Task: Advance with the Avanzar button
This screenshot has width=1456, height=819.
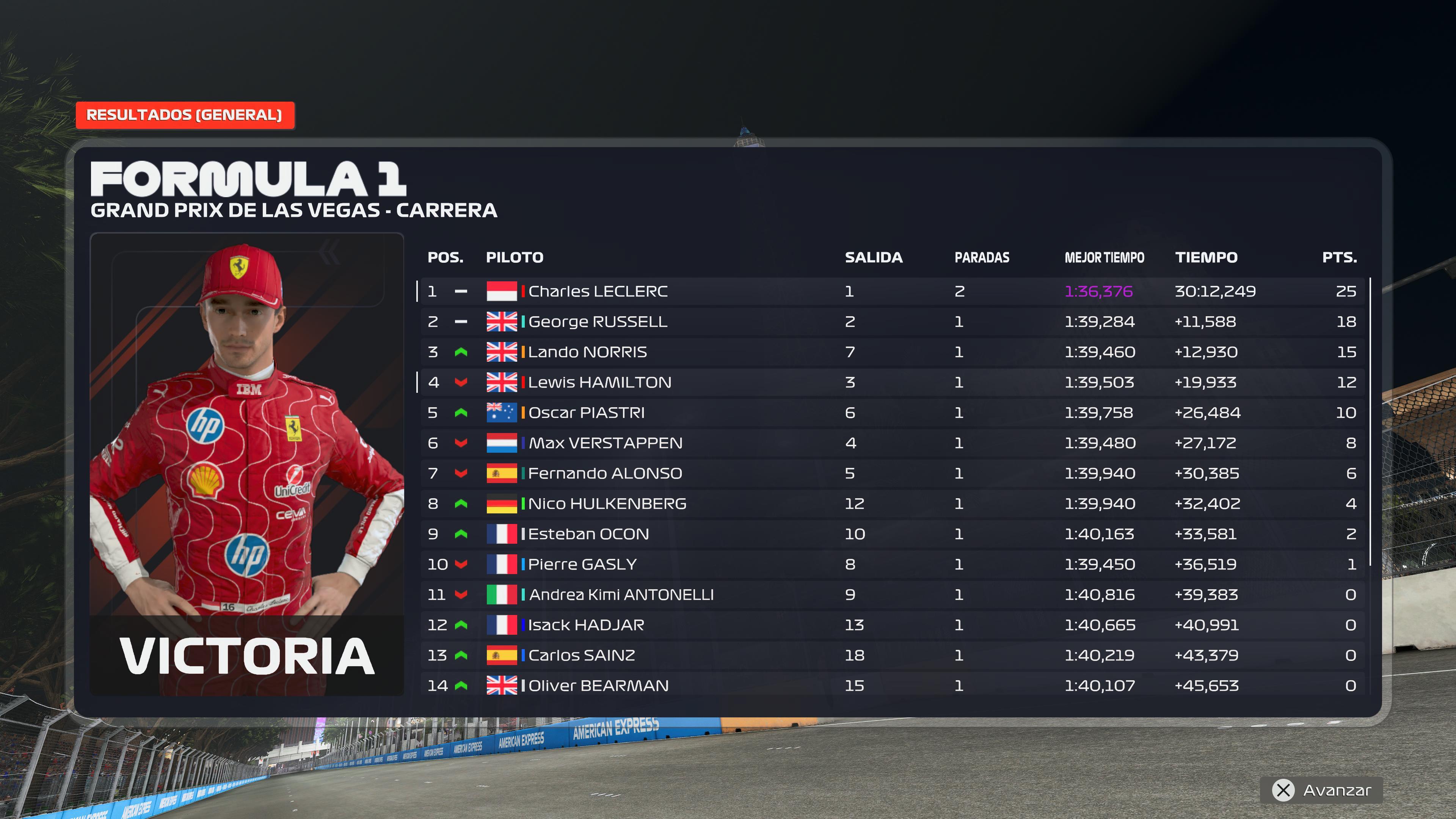Action: click(1321, 790)
